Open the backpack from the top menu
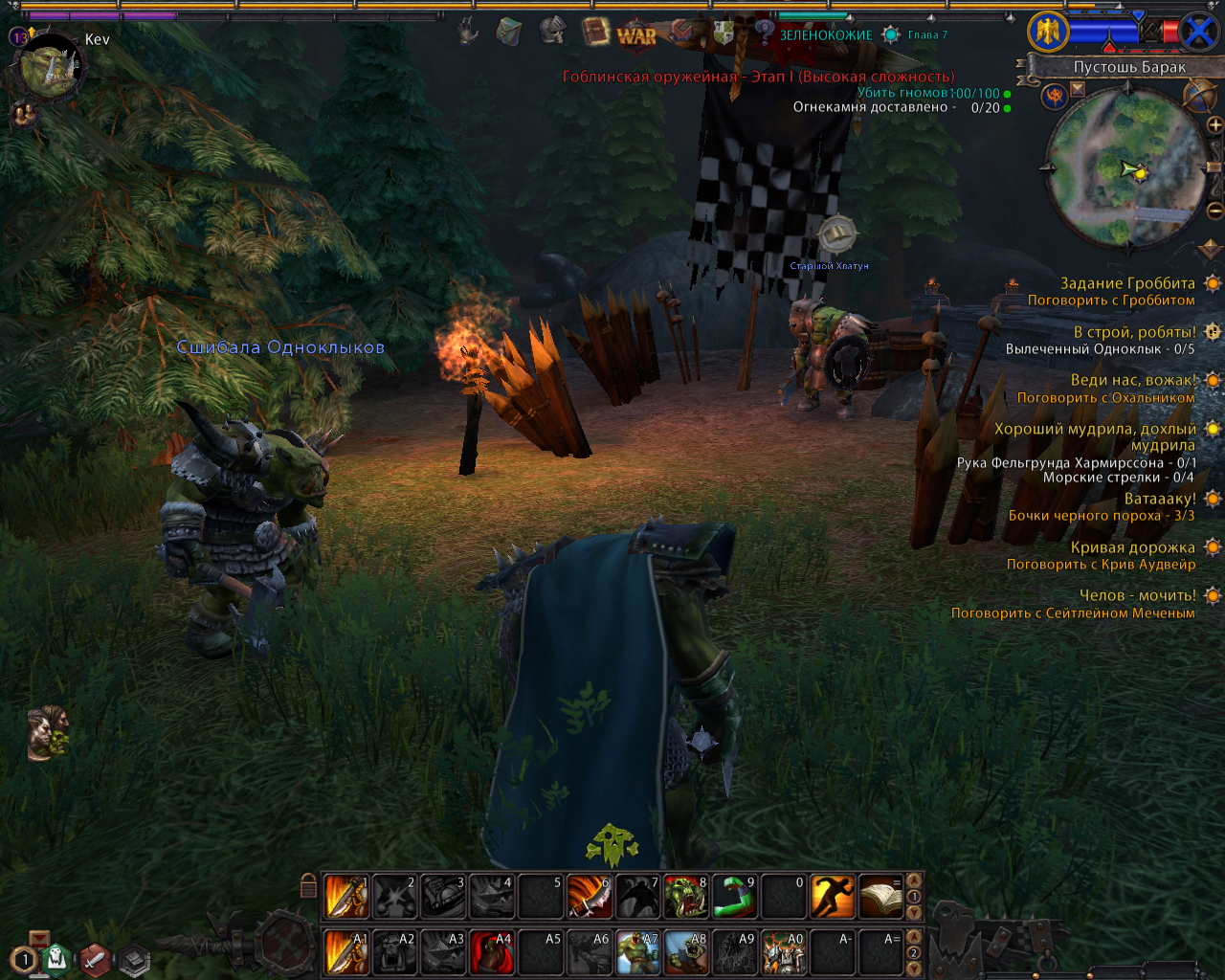The width and height of the screenshot is (1225, 980). pyautogui.click(x=508, y=32)
